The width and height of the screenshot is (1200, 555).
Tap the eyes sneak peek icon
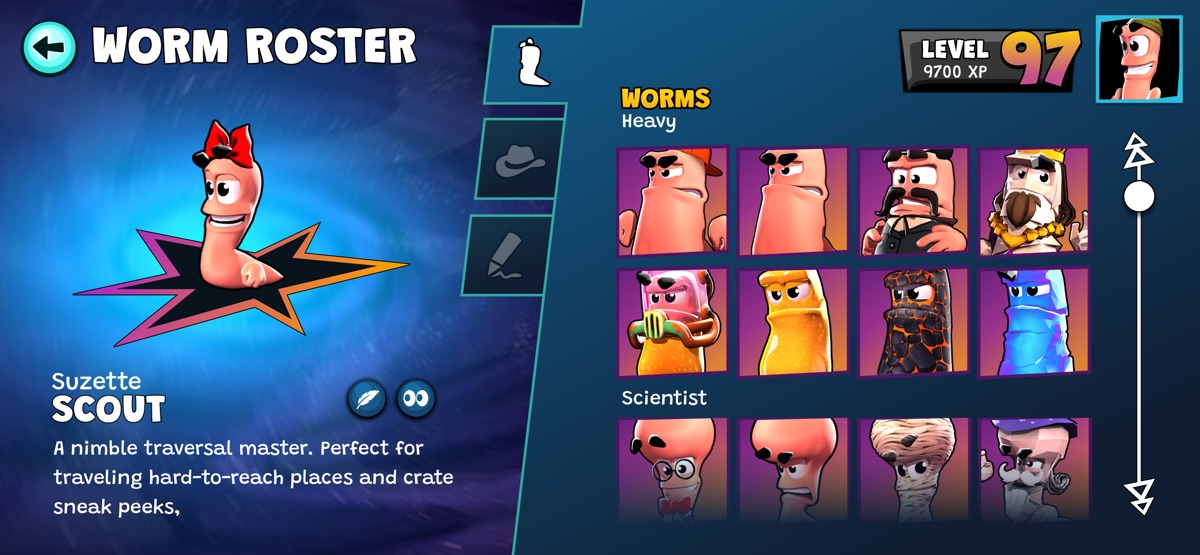tap(416, 398)
